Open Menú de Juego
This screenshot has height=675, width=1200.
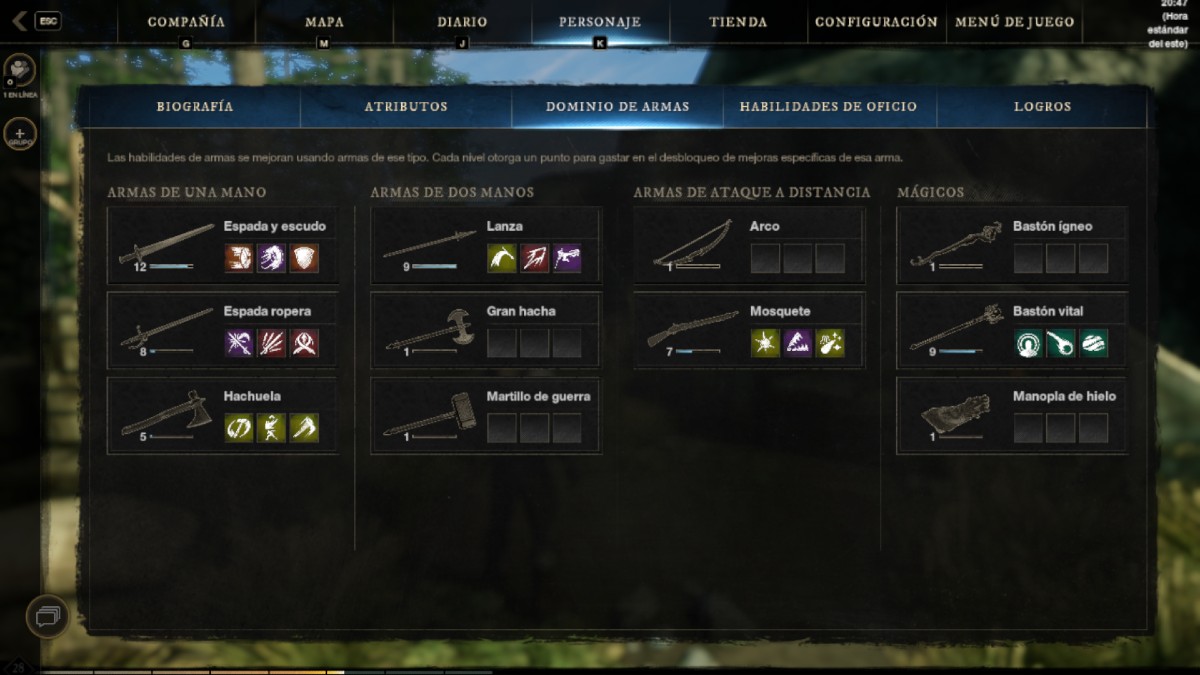1014,21
